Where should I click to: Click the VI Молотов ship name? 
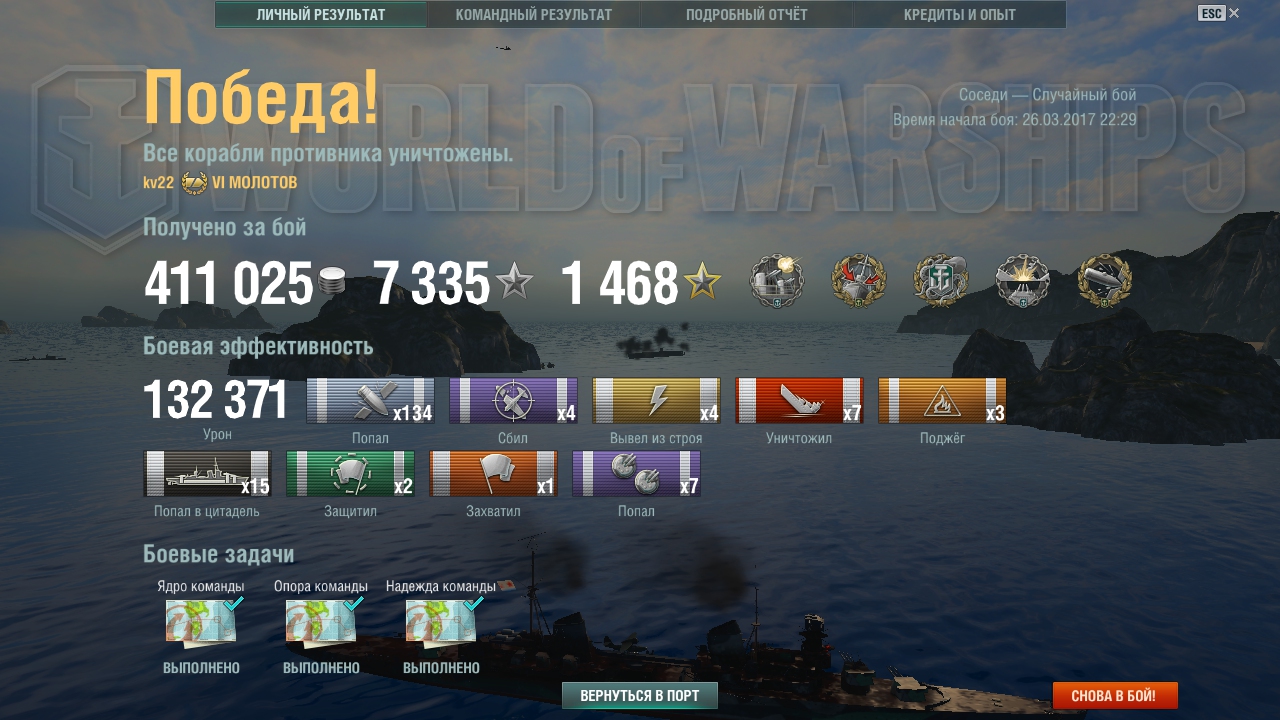coord(254,182)
